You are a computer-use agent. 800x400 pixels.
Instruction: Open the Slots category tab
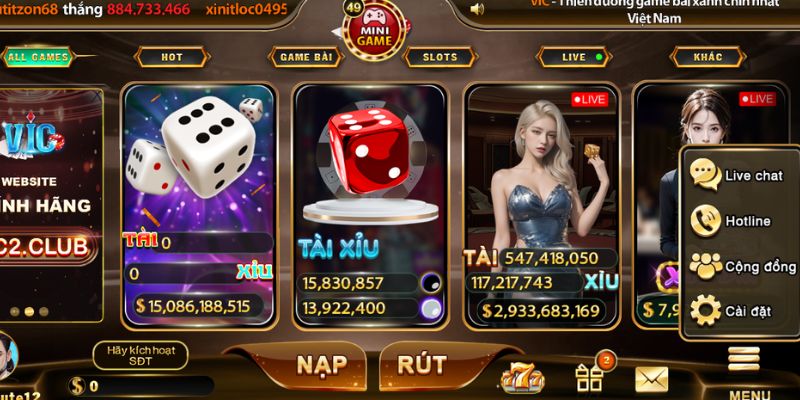(x=440, y=57)
